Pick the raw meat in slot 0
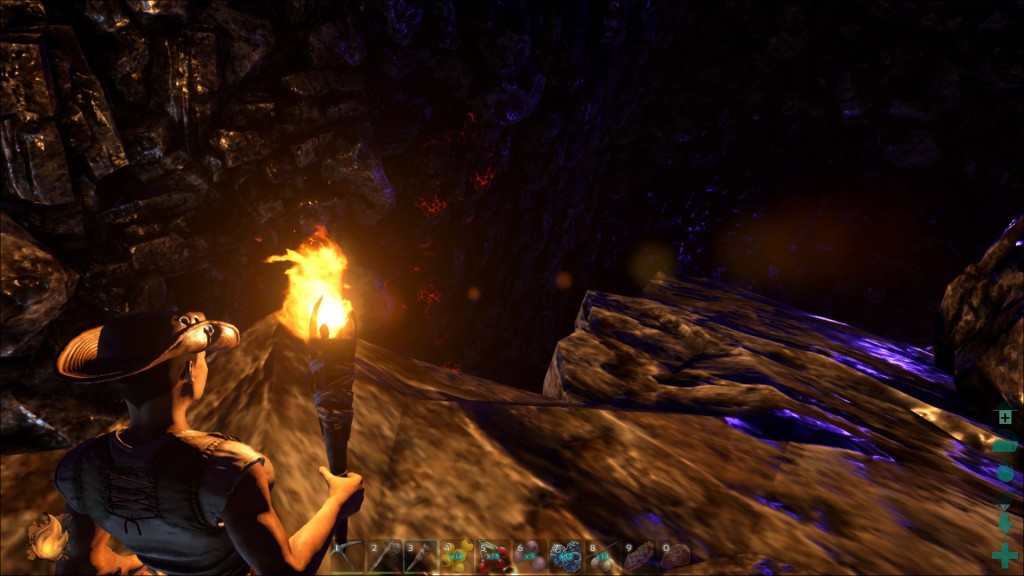The width and height of the screenshot is (1024, 576). (x=675, y=556)
